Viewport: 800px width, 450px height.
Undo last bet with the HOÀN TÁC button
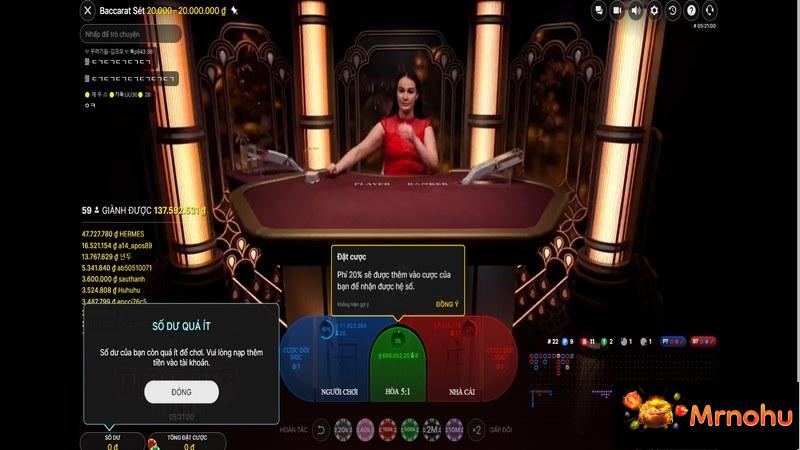(321, 430)
